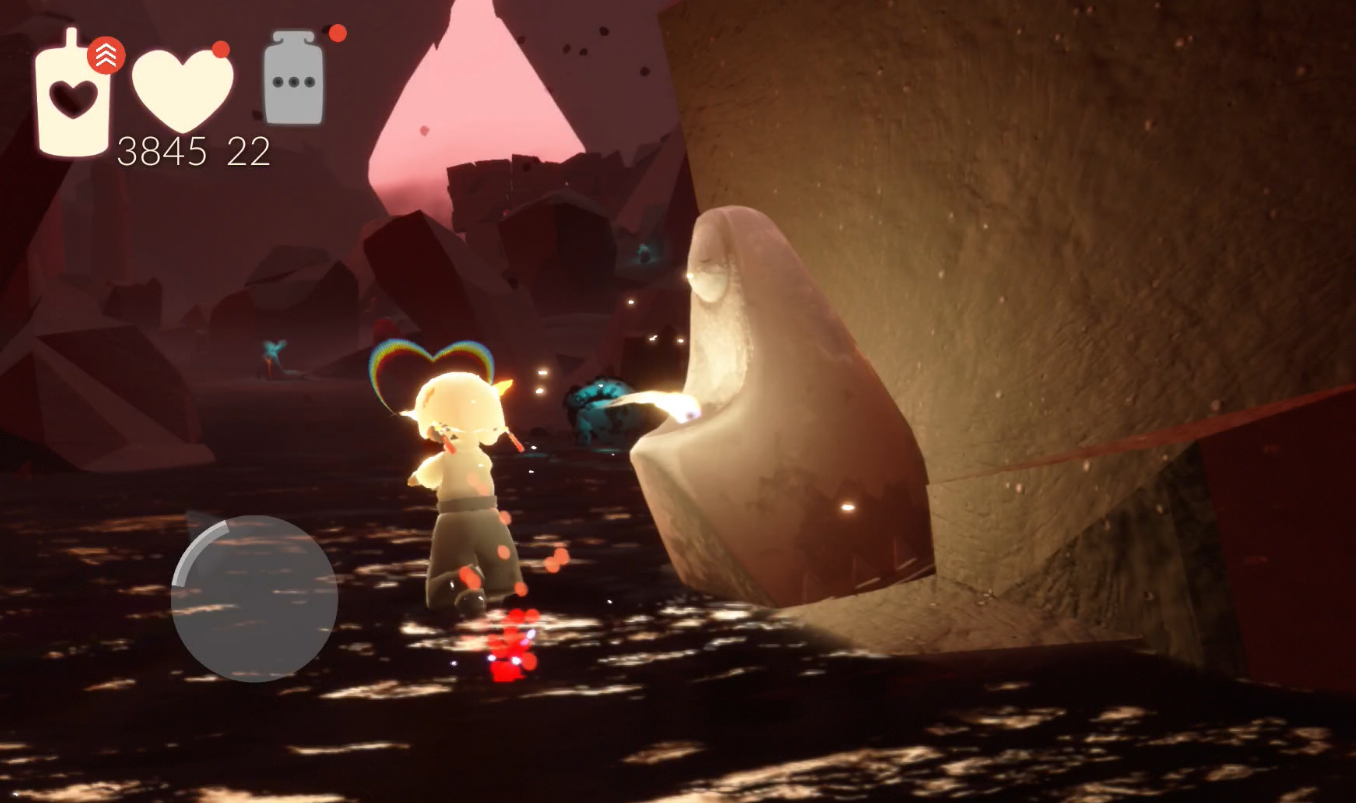Open the gray three-dots jar icon
The height and width of the screenshot is (803, 1356).
click(294, 80)
